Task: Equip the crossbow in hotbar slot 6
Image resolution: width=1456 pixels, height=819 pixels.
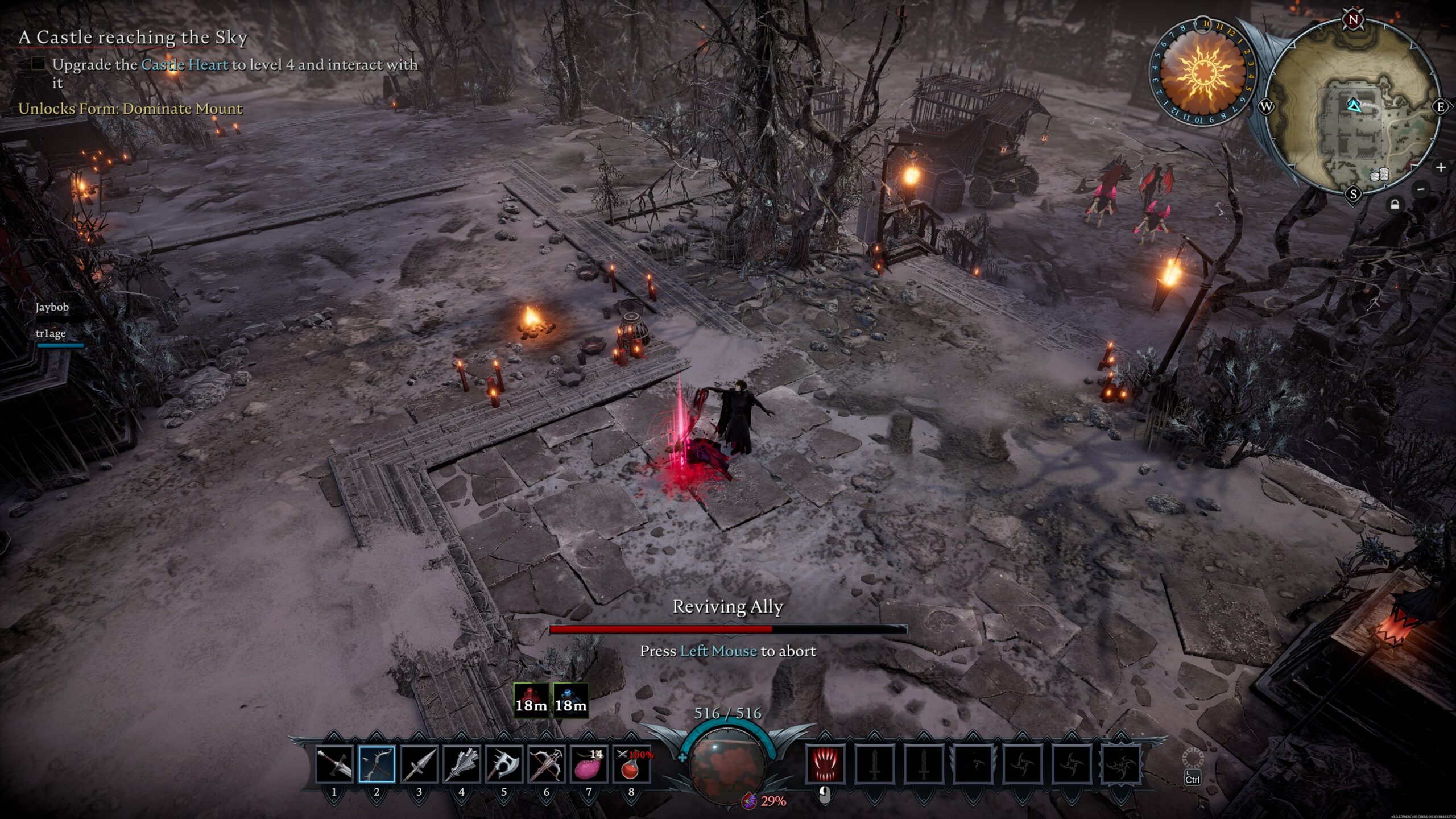Action: pyautogui.click(x=546, y=764)
